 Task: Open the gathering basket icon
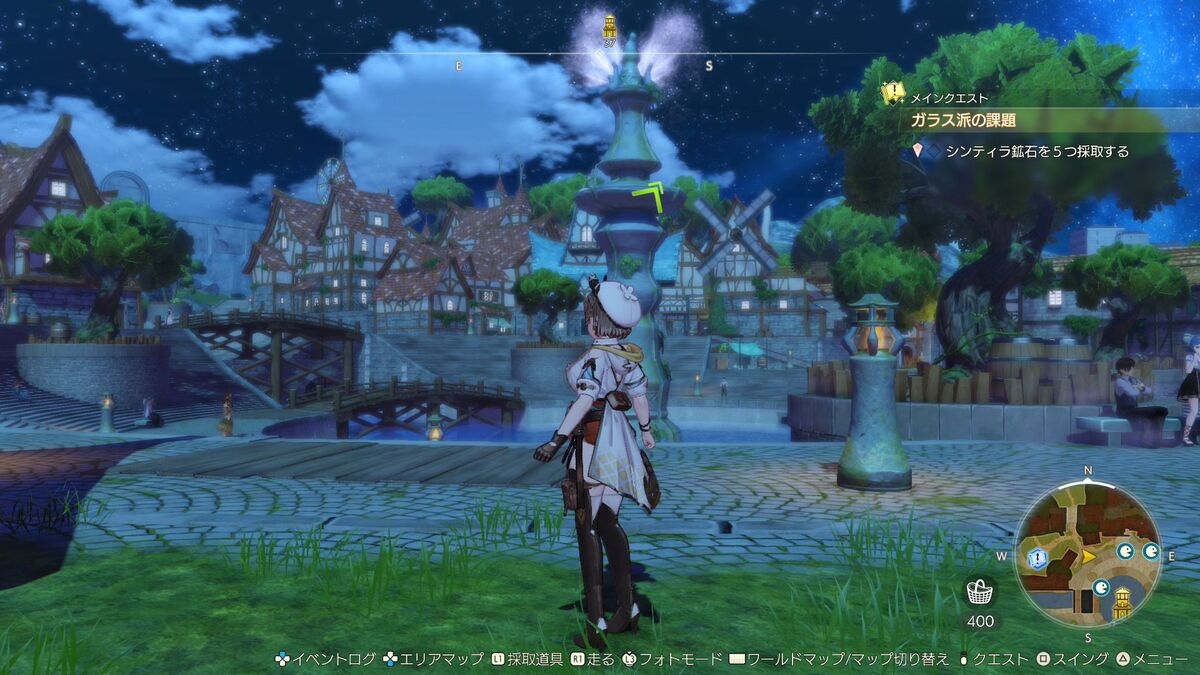click(x=980, y=592)
